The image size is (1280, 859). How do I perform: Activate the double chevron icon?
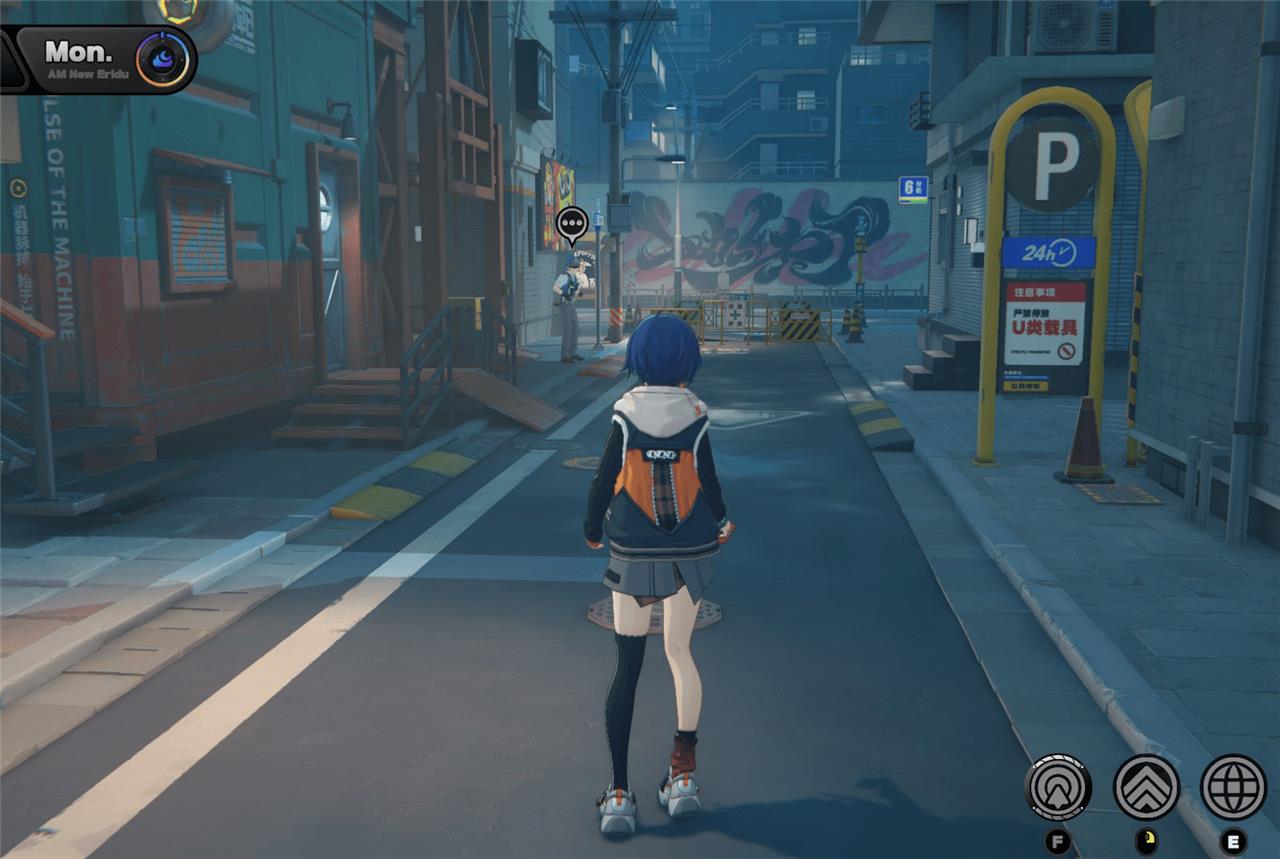pos(1146,787)
